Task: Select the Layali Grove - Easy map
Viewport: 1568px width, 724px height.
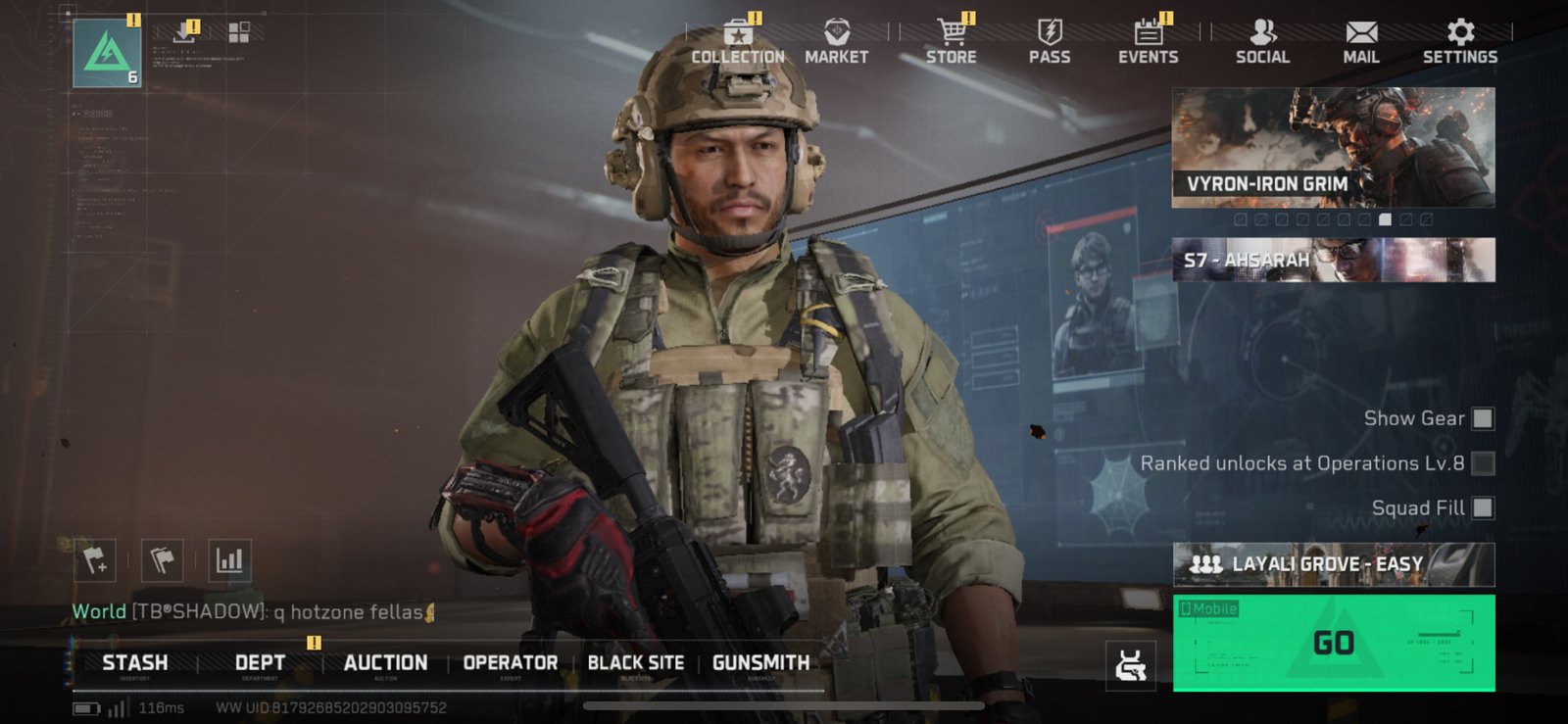Action: (x=1333, y=564)
